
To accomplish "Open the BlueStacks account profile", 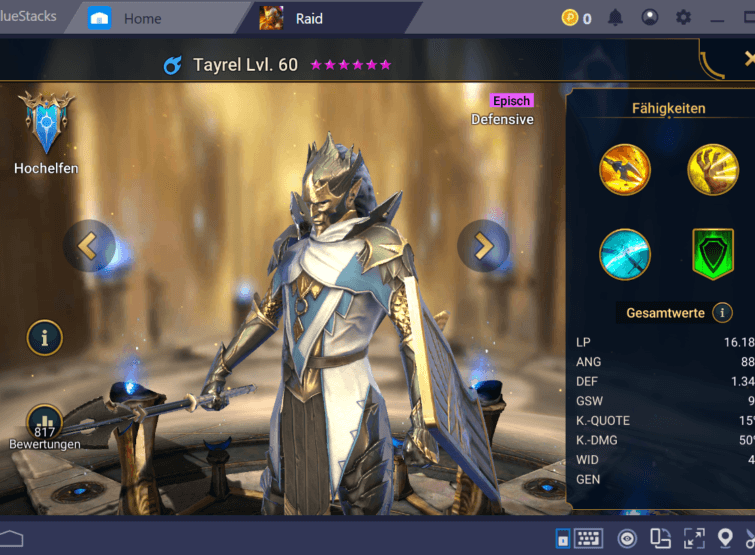I will (650, 18).
